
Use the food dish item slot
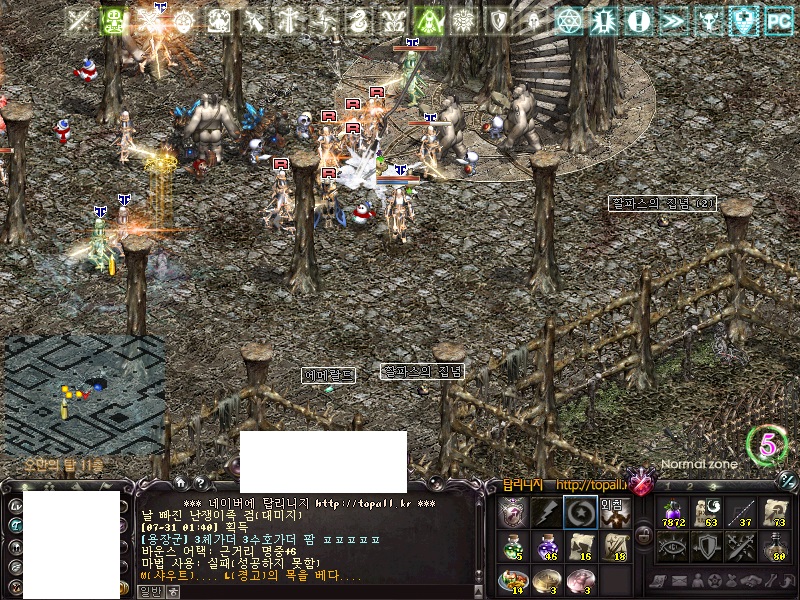click(x=512, y=580)
